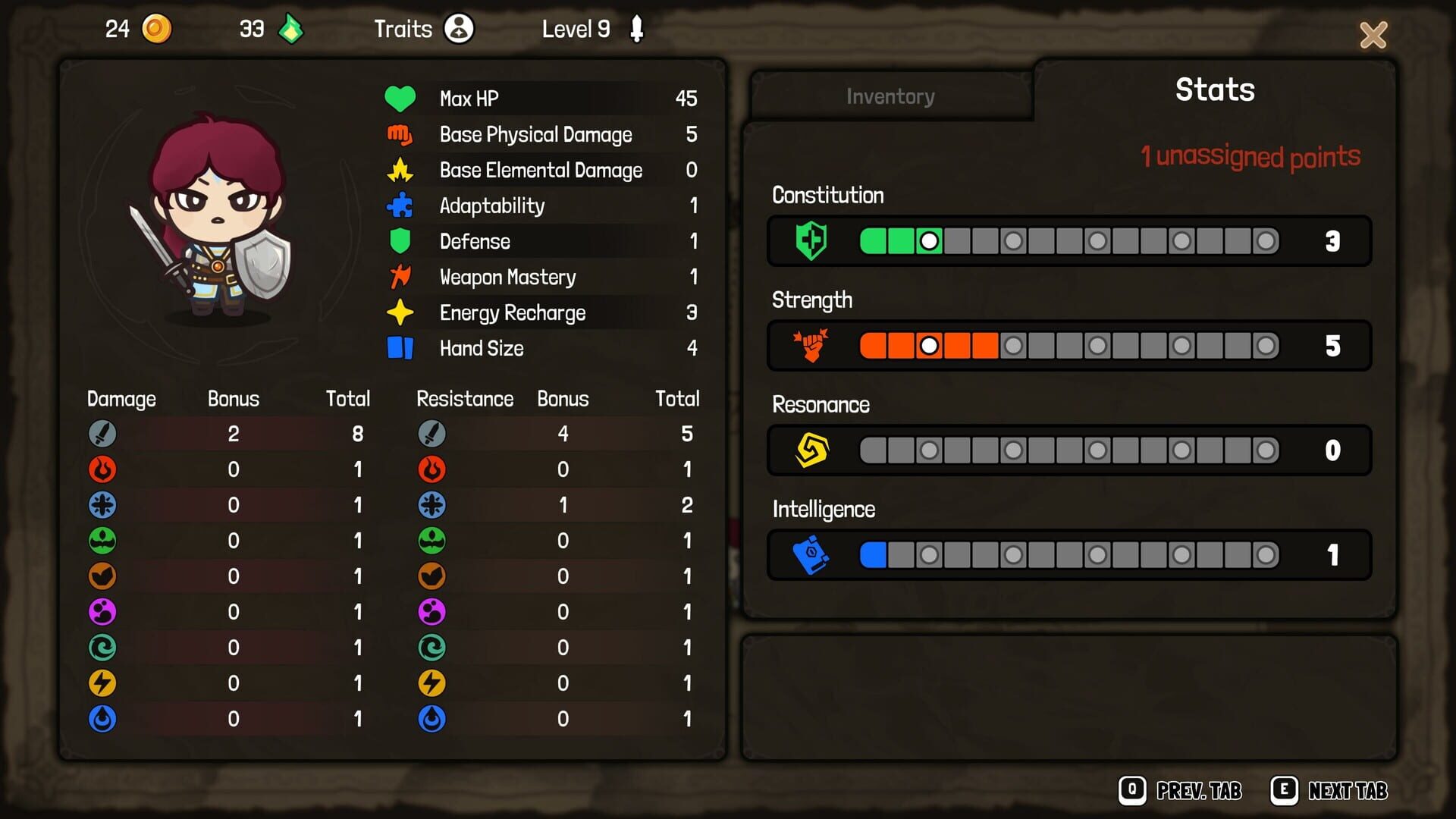
Task: Click the lightning resistance icon
Action: click(431, 683)
